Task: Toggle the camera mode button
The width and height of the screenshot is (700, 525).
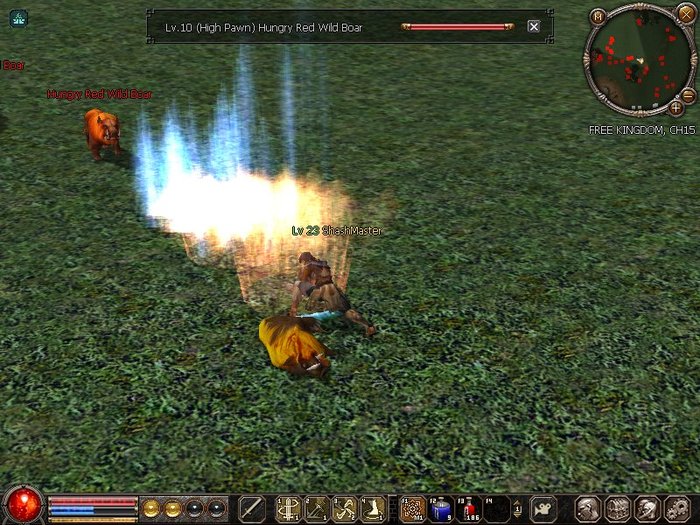Action: click(x=543, y=508)
